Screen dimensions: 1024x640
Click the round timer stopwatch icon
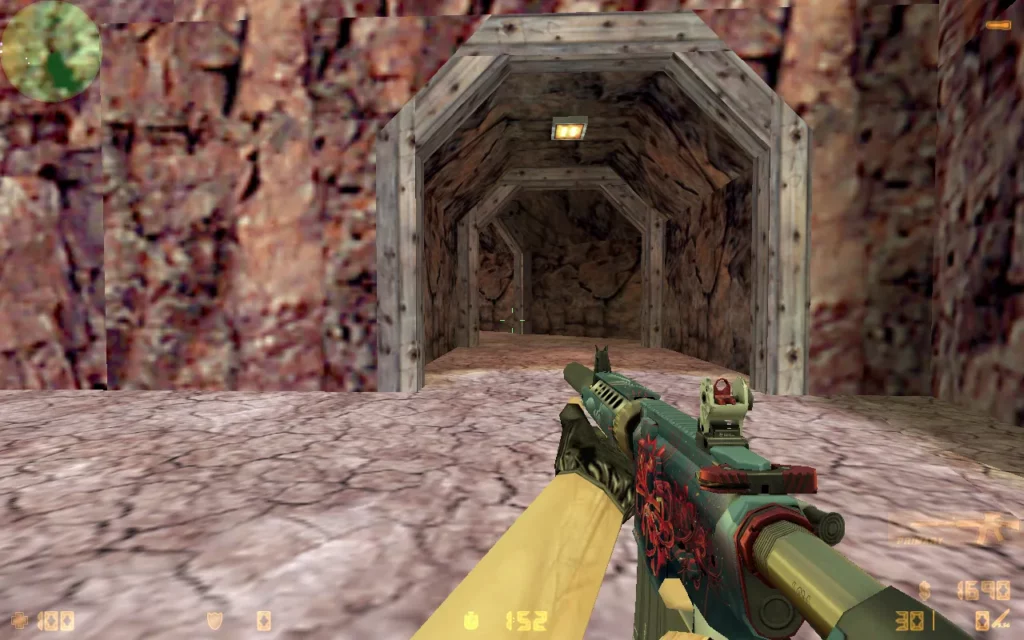pyautogui.click(x=470, y=621)
